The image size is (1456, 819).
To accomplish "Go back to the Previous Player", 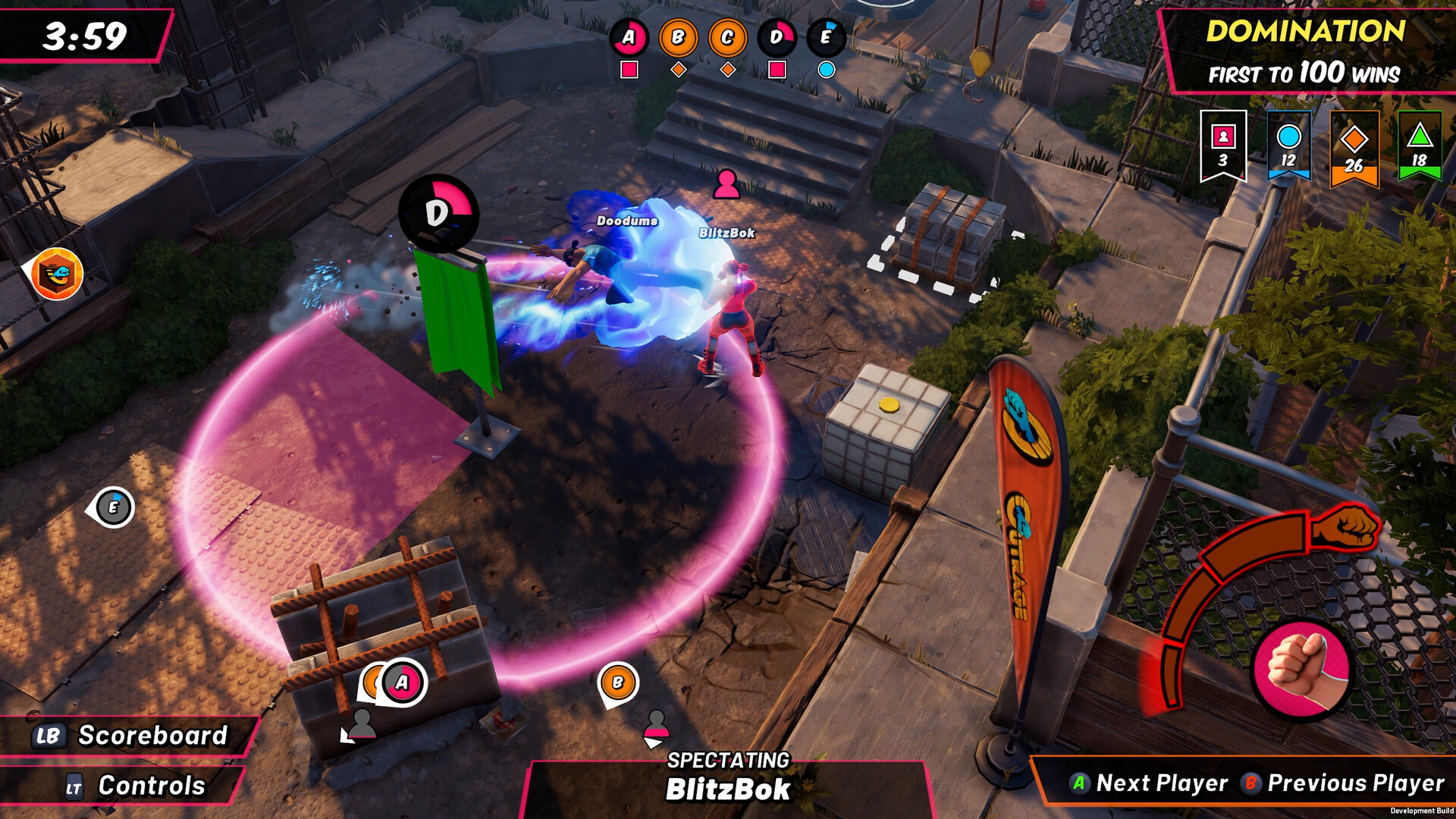I will click(x=1343, y=783).
